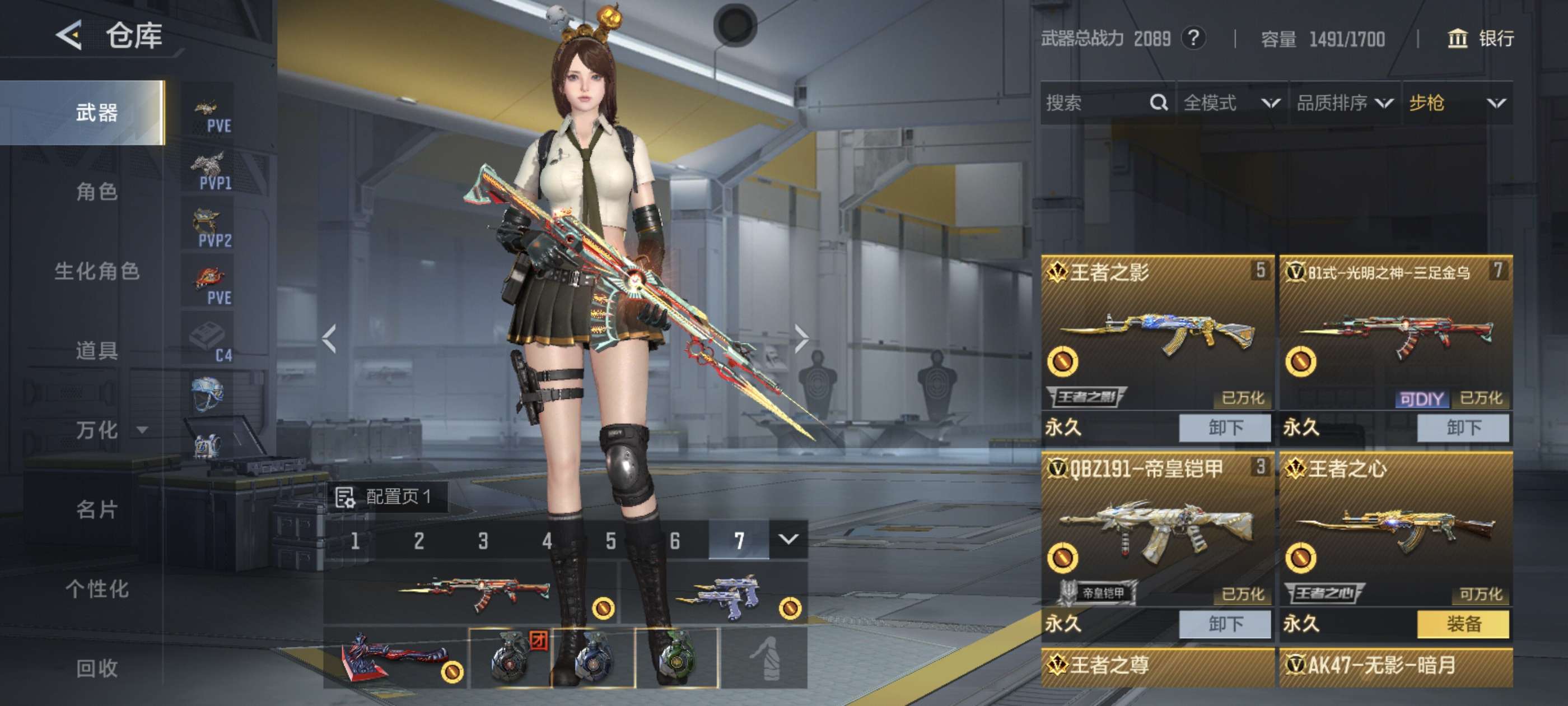Go back using the arrow beside 仓库

pyautogui.click(x=69, y=35)
